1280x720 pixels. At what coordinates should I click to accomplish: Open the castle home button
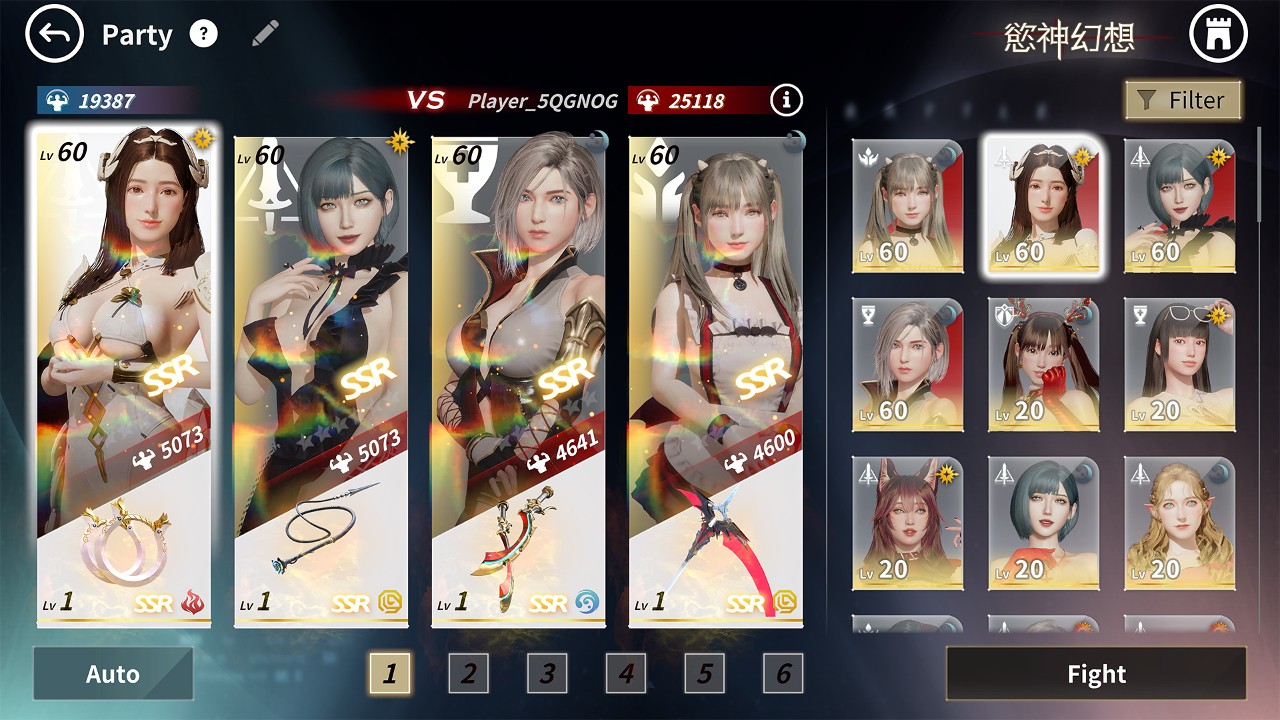click(x=1219, y=35)
